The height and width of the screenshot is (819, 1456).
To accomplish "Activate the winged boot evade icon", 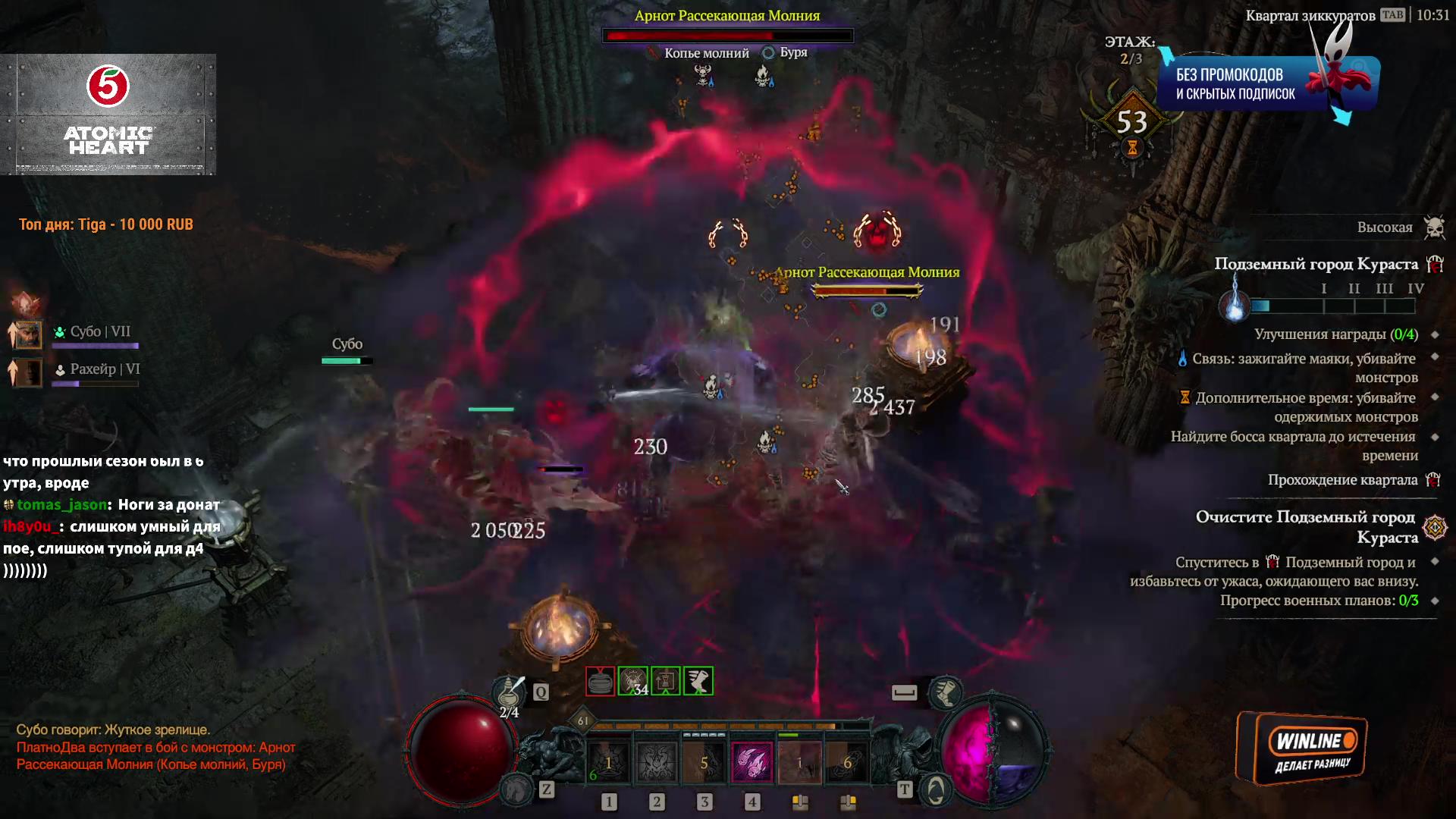I will click(x=945, y=692).
